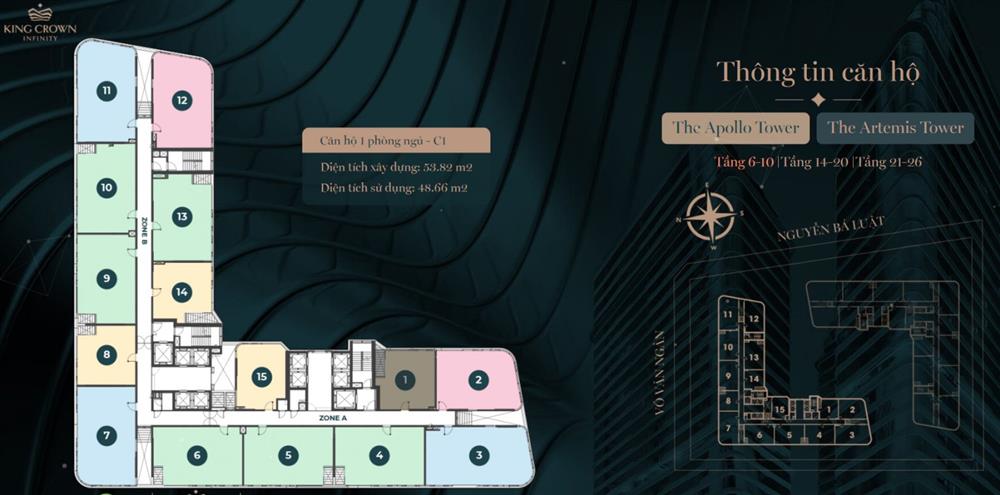Pick pink apartment 12 on the floor plan
This screenshot has width=1000, height=495.
(x=182, y=99)
